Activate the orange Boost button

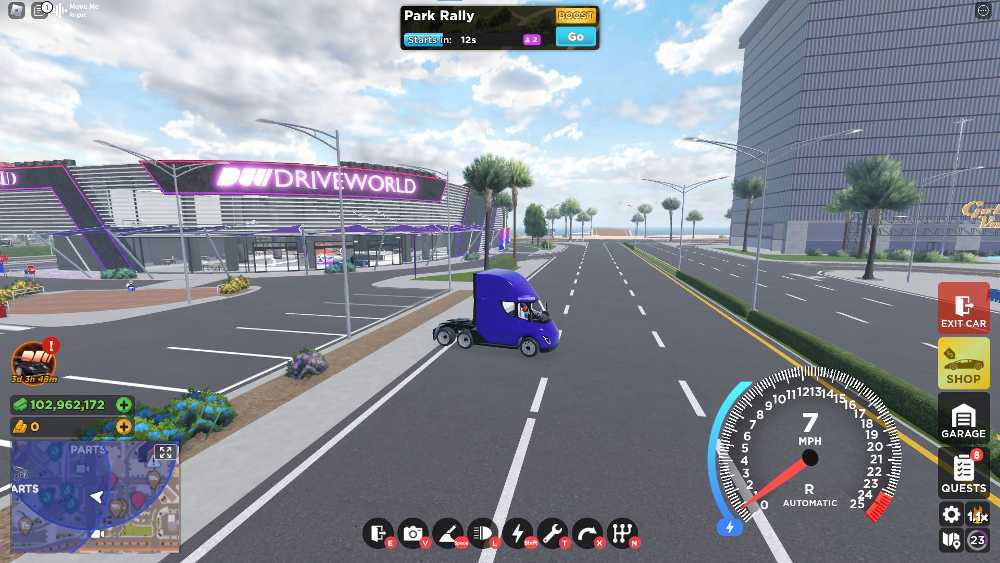point(575,16)
